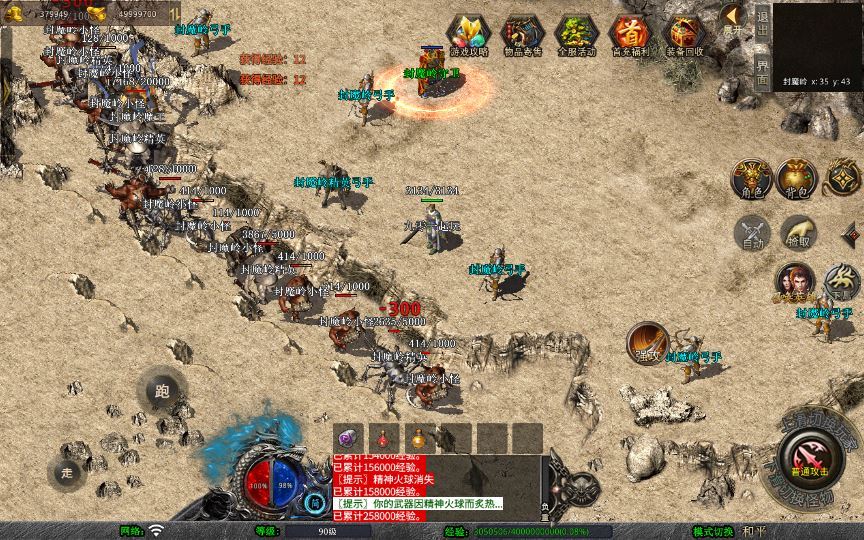Open the 物品寄售 item consignment menu
This screenshot has width=864, height=540.
pos(521,36)
